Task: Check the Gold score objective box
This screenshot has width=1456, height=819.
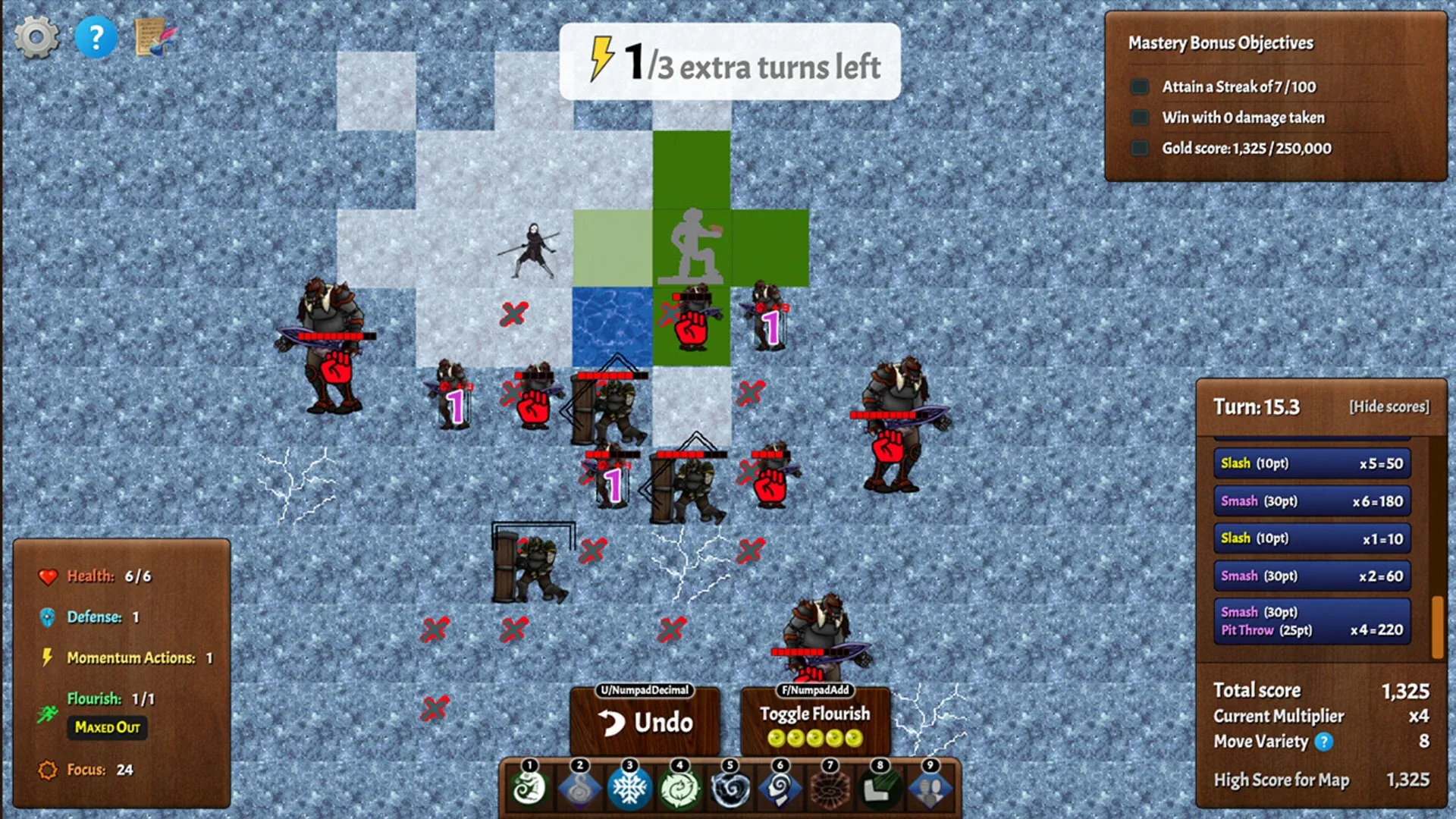Action: pyautogui.click(x=1140, y=148)
